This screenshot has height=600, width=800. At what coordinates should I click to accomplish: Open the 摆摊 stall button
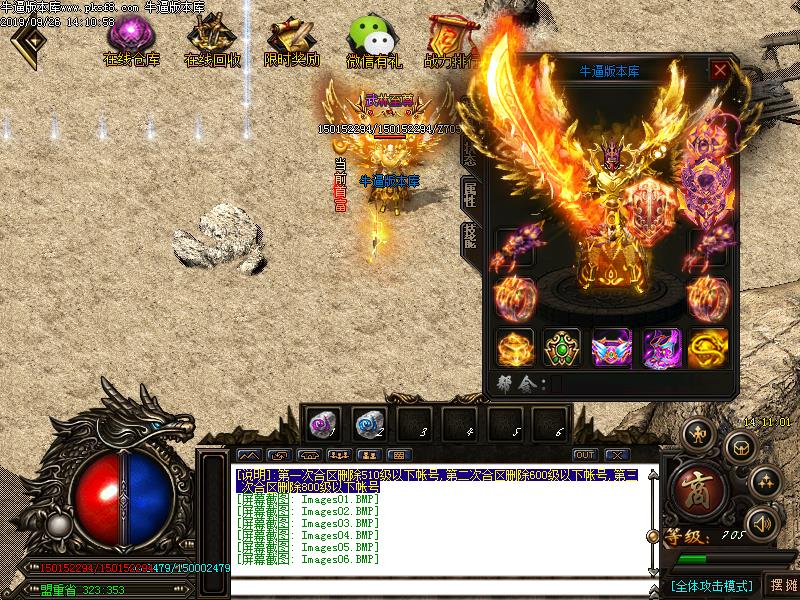tap(782, 585)
